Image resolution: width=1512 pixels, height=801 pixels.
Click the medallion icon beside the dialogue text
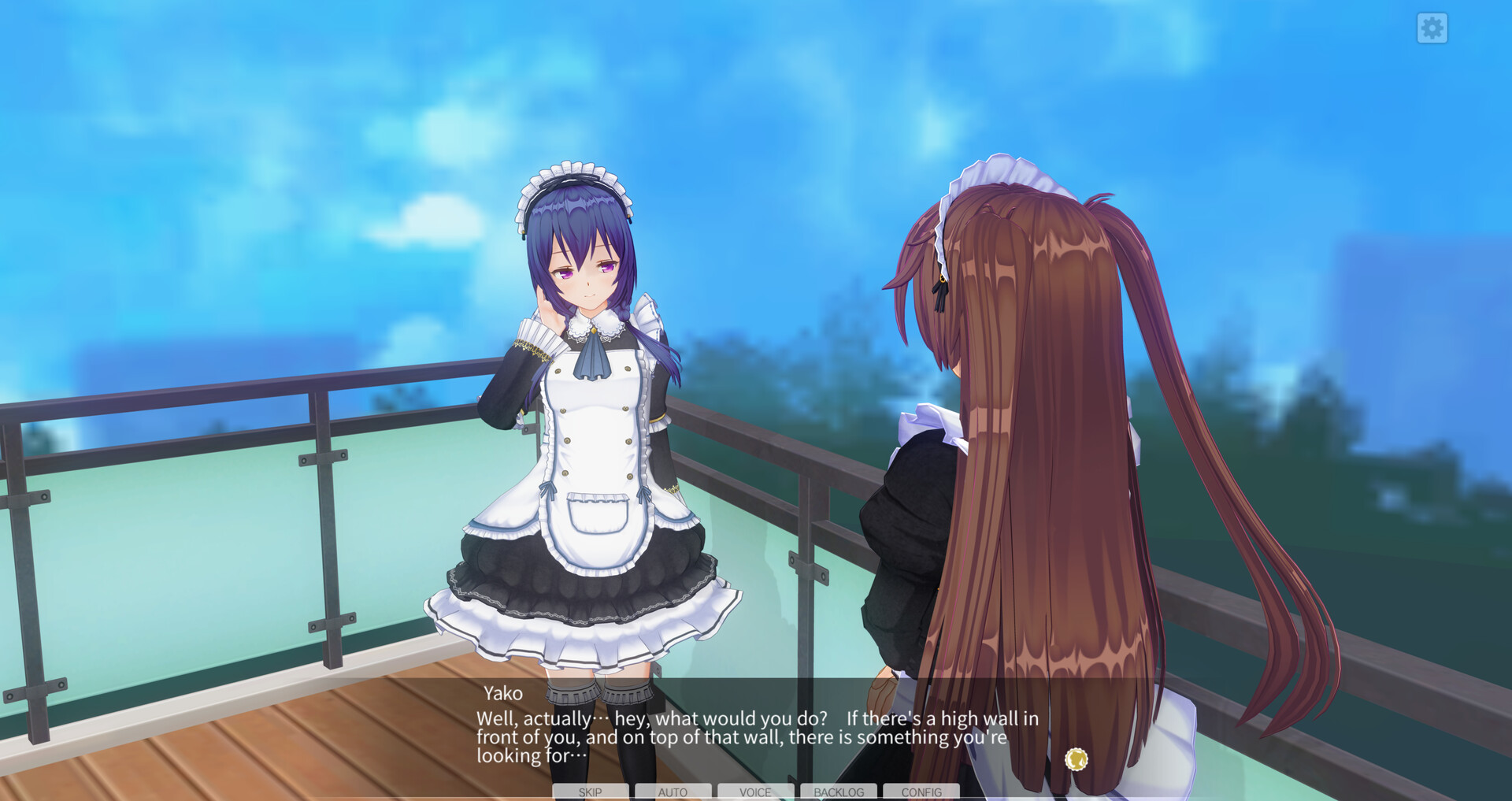(1077, 759)
